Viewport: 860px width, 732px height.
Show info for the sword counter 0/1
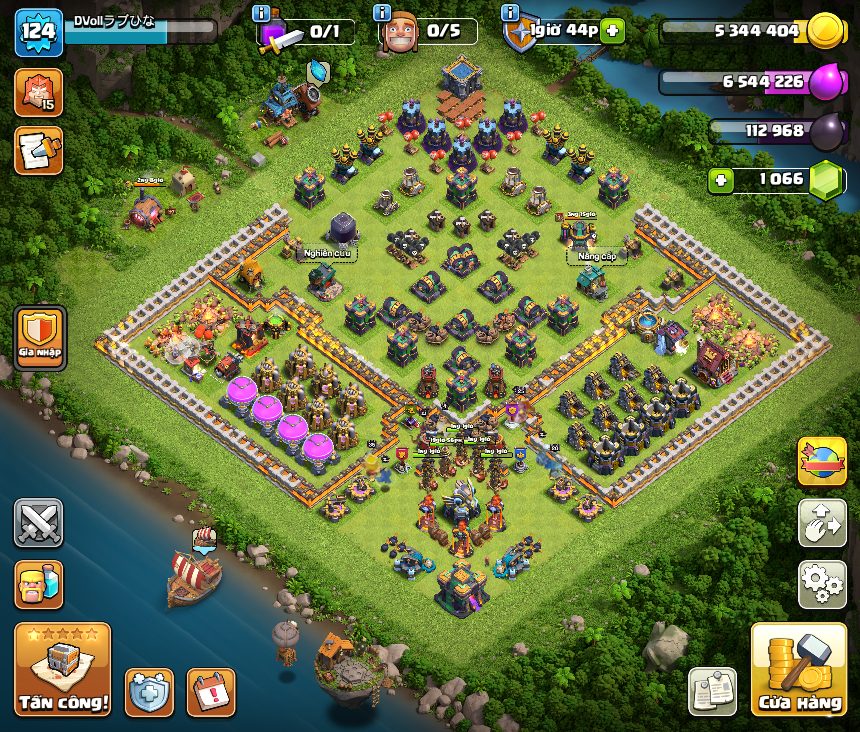[x=261, y=13]
